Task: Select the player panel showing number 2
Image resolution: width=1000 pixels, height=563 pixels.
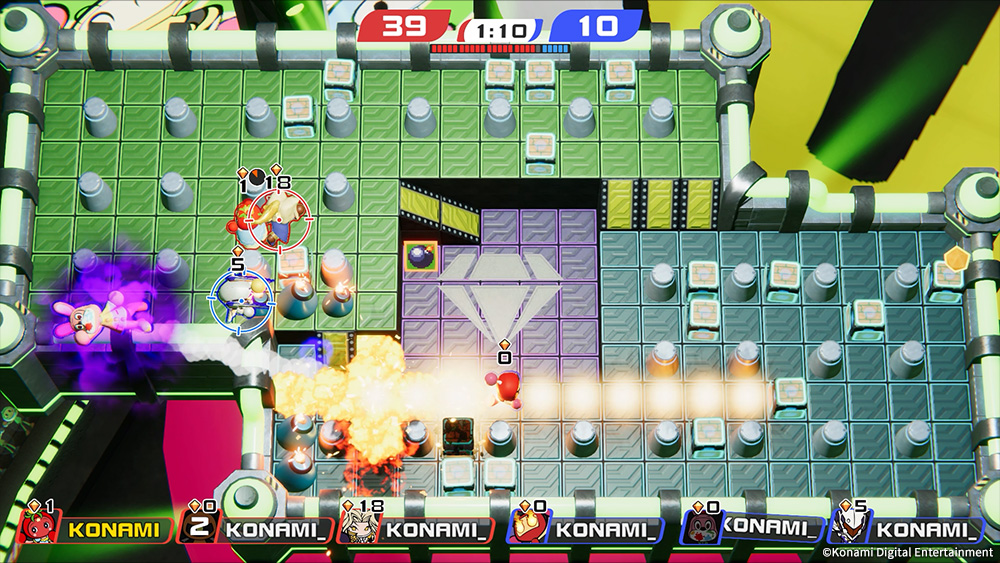Action: [255, 527]
